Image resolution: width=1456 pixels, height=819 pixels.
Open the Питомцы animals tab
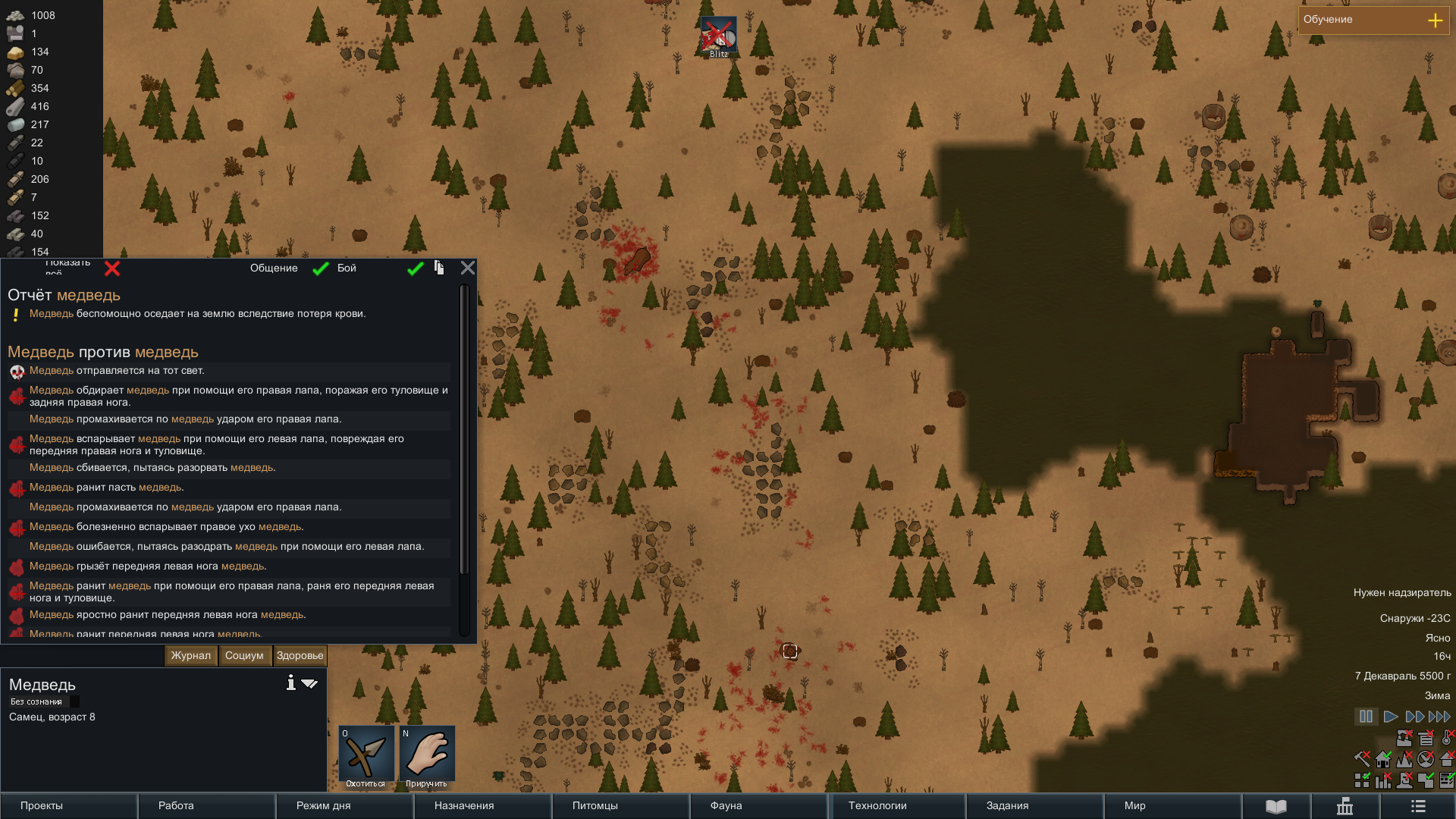(x=620, y=805)
